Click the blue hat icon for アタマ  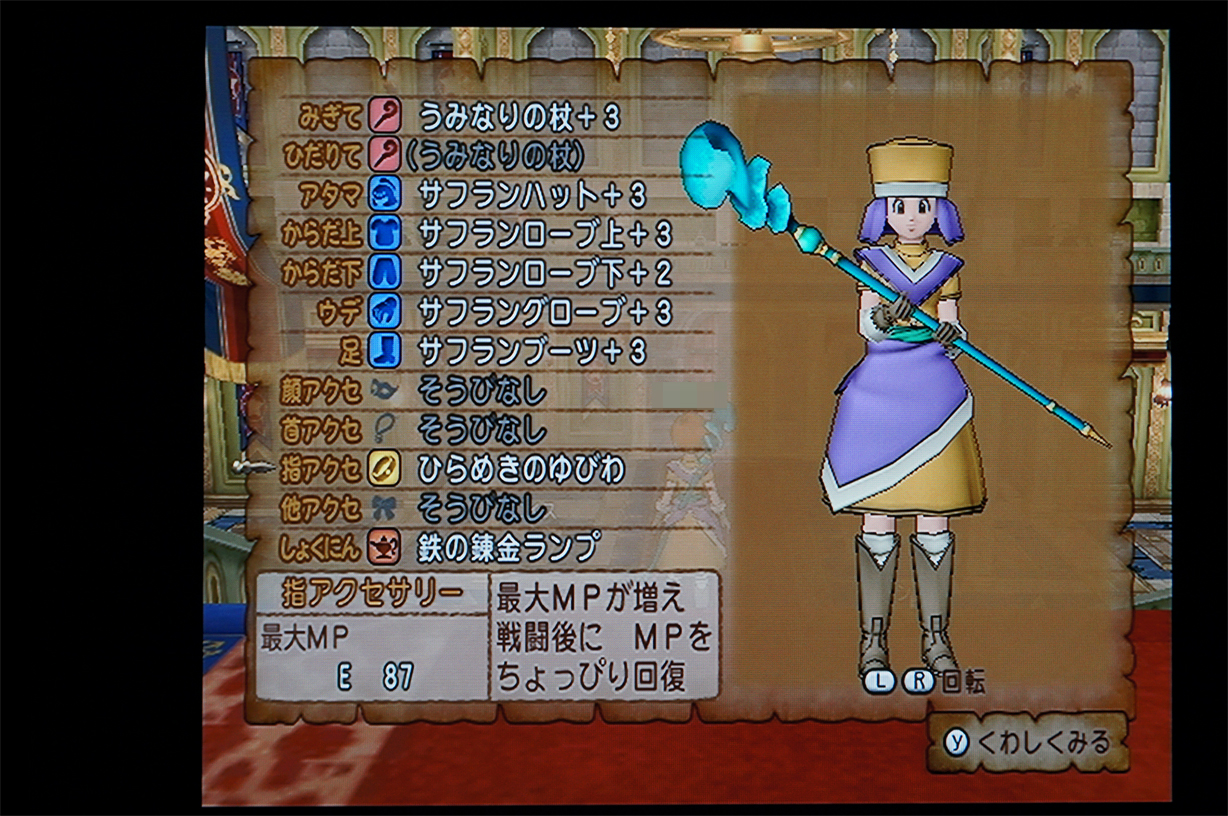(x=385, y=194)
